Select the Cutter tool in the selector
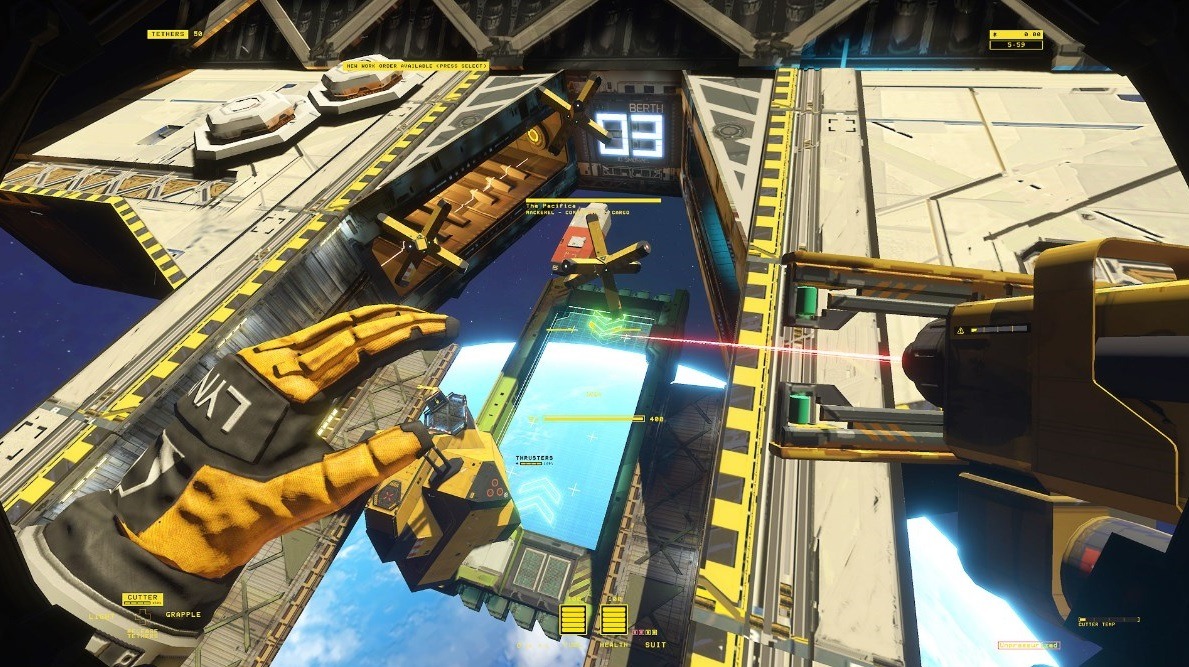Viewport: 1189px width, 667px height. click(141, 598)
